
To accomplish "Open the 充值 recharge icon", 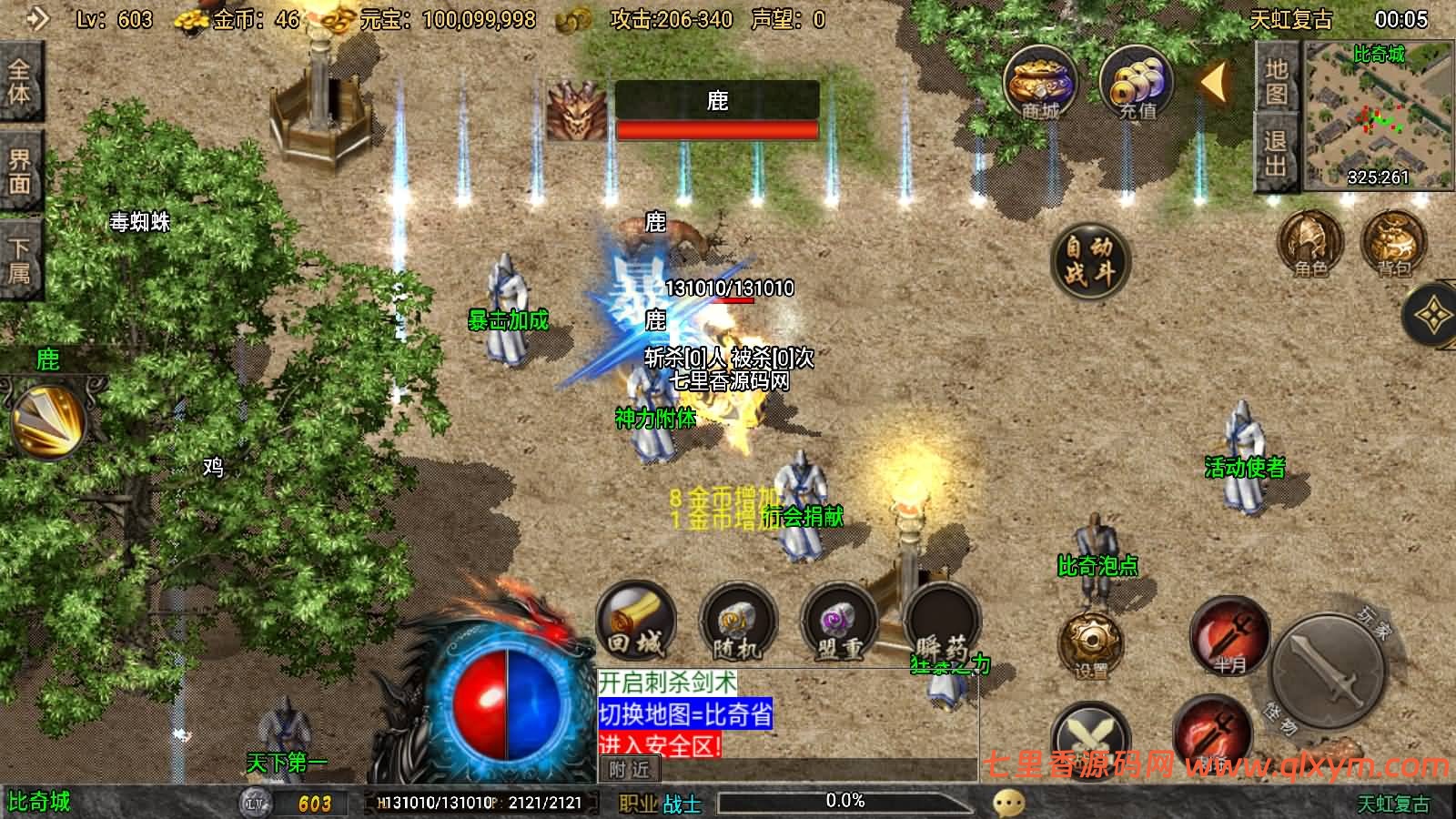I will pyautogui.click(x=1136, y=84).
